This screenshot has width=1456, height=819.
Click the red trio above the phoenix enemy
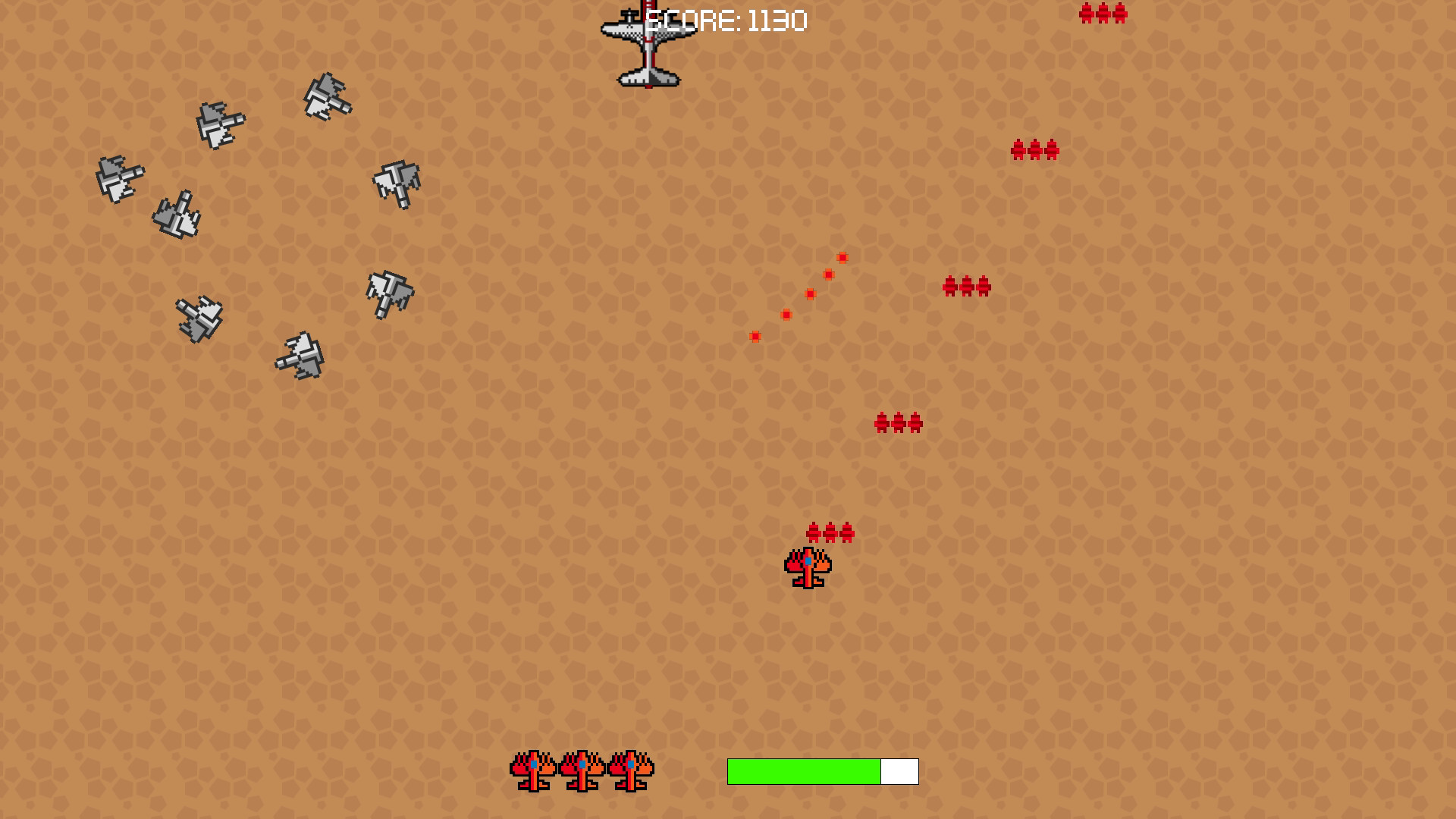coord(831,532)
